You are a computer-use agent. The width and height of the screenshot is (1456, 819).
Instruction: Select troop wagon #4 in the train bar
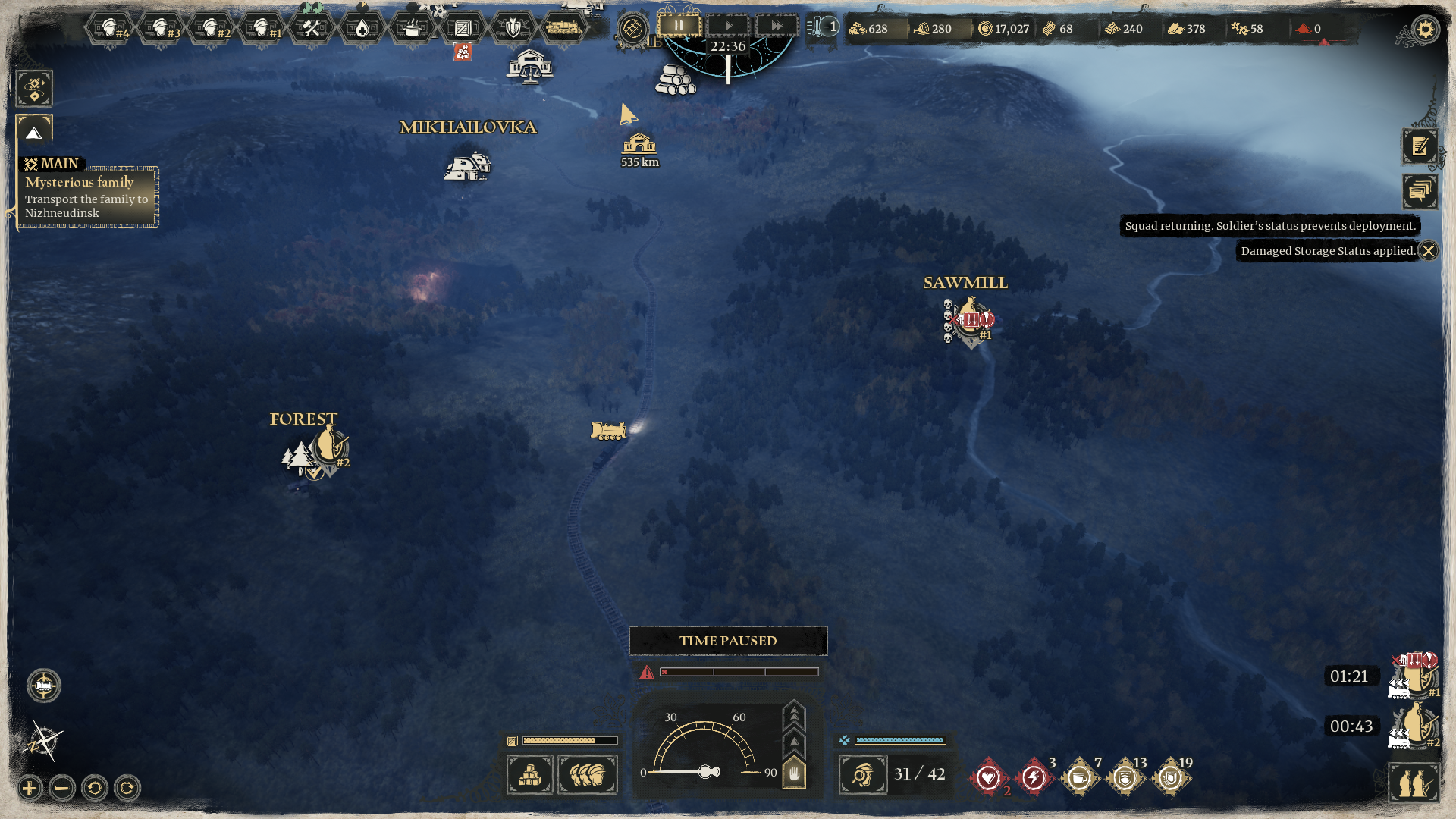coord(110,29)
